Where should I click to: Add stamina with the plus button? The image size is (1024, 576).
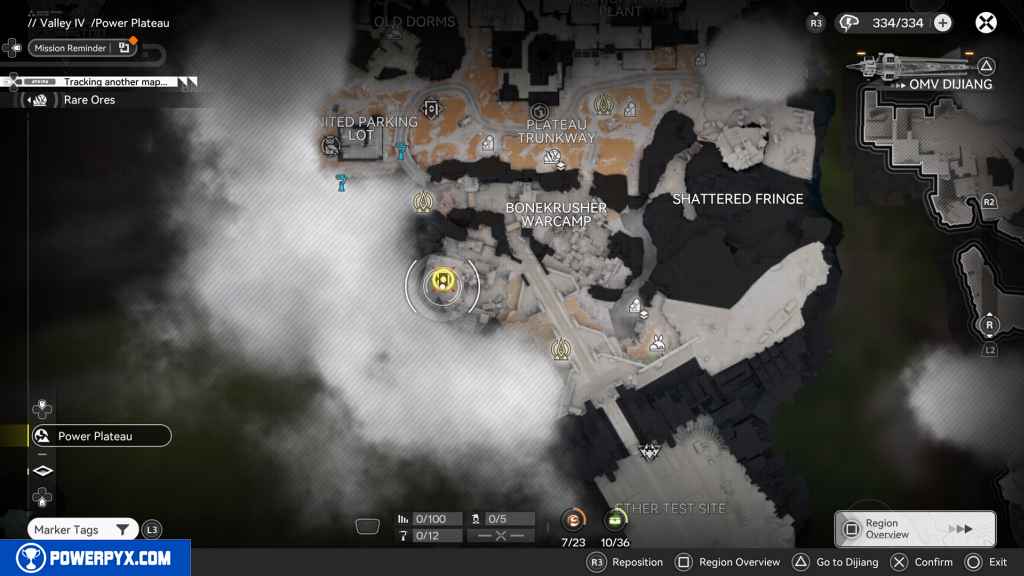[942, 23]
